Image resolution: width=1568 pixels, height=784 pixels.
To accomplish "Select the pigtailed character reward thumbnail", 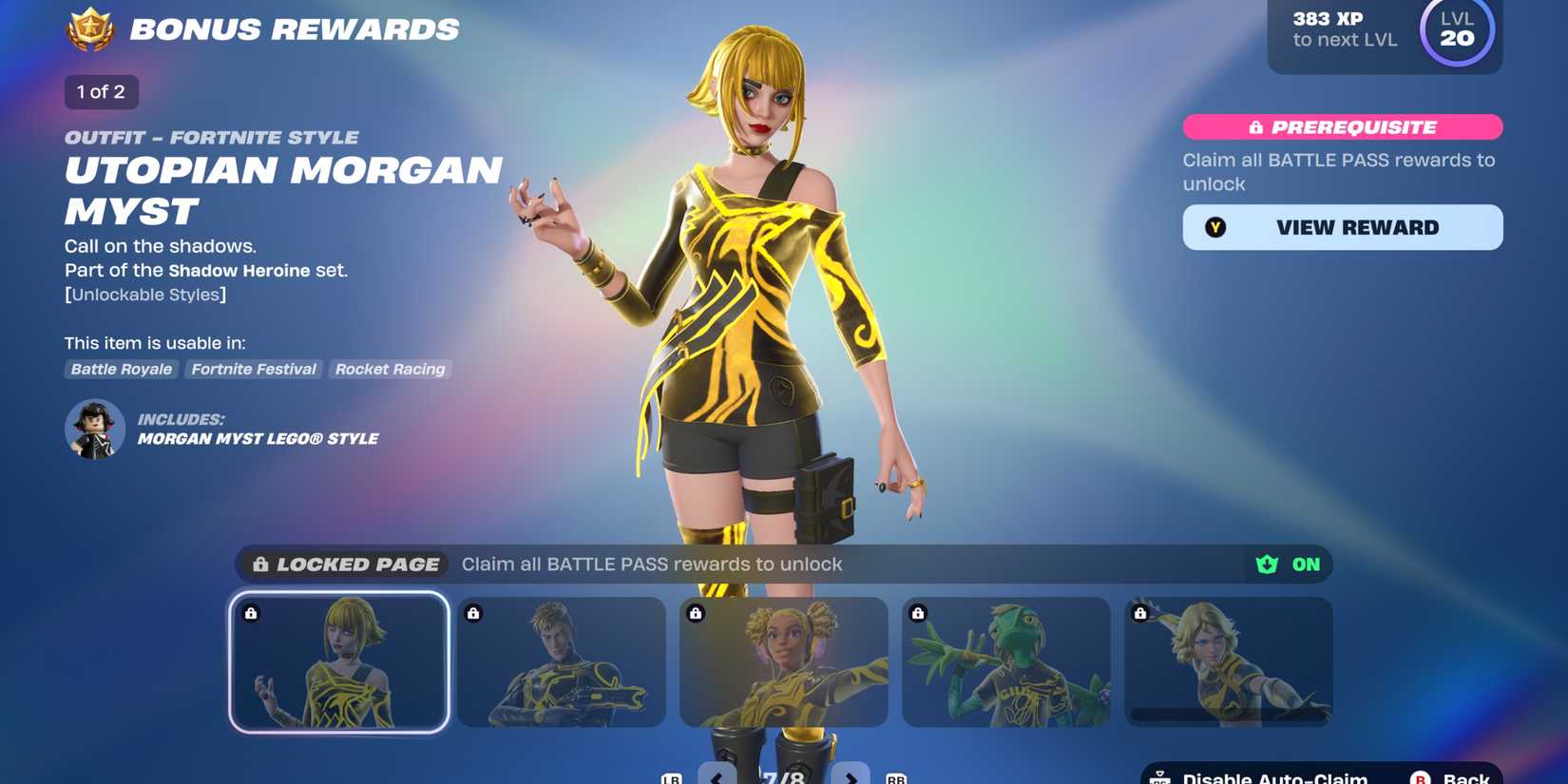I will tap(783, 660).
